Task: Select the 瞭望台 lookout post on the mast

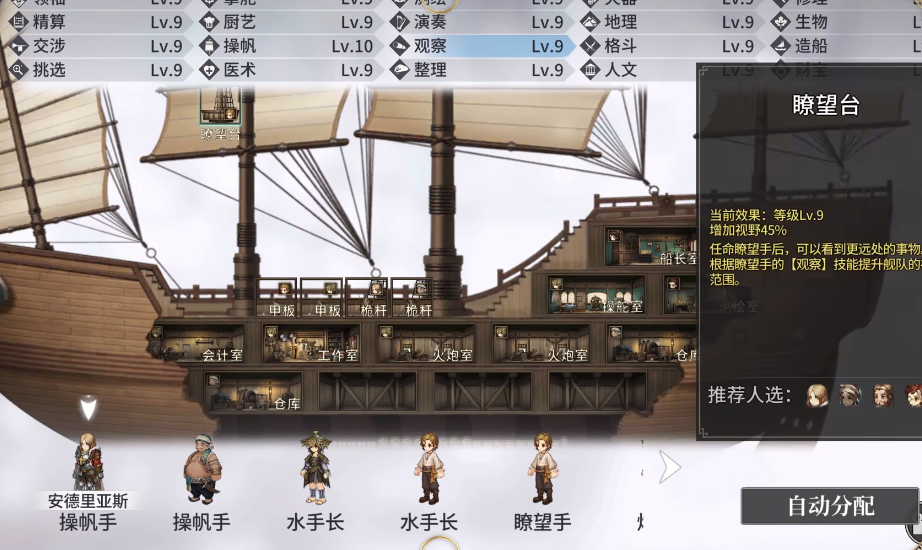Action: coord(220,115)
